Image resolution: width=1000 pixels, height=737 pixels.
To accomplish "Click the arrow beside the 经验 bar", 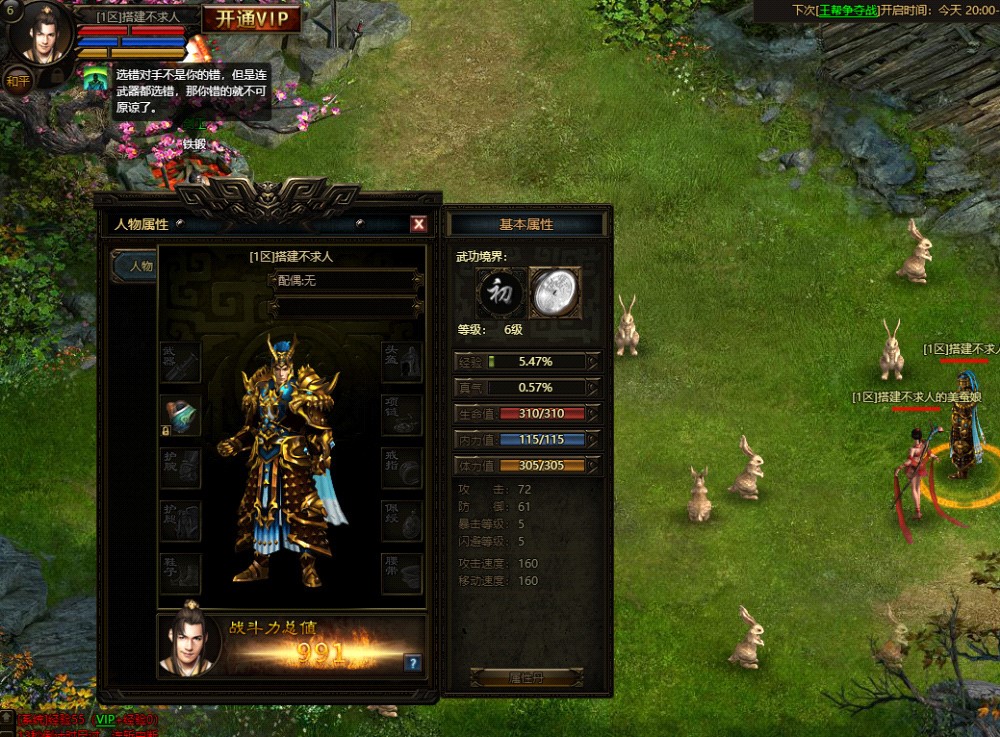I will tap(593, 361).
